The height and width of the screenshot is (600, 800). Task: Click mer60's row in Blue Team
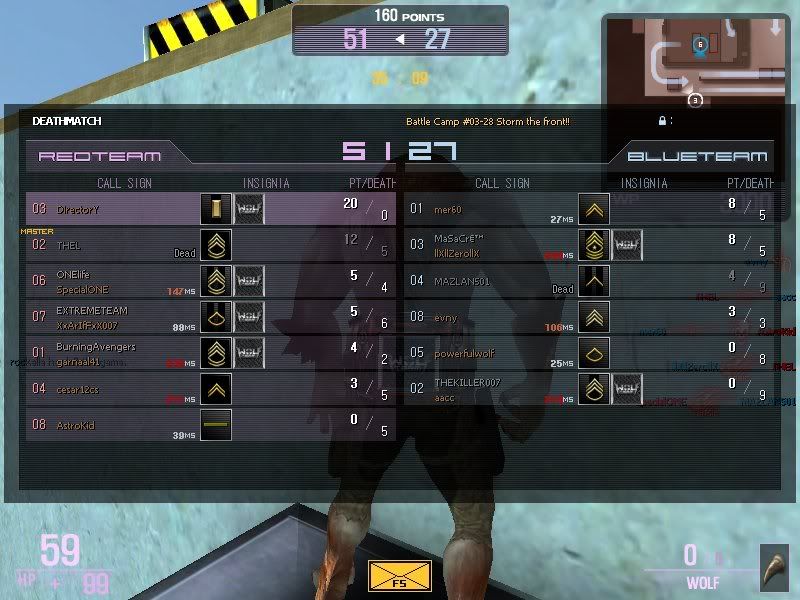[590, 209]
